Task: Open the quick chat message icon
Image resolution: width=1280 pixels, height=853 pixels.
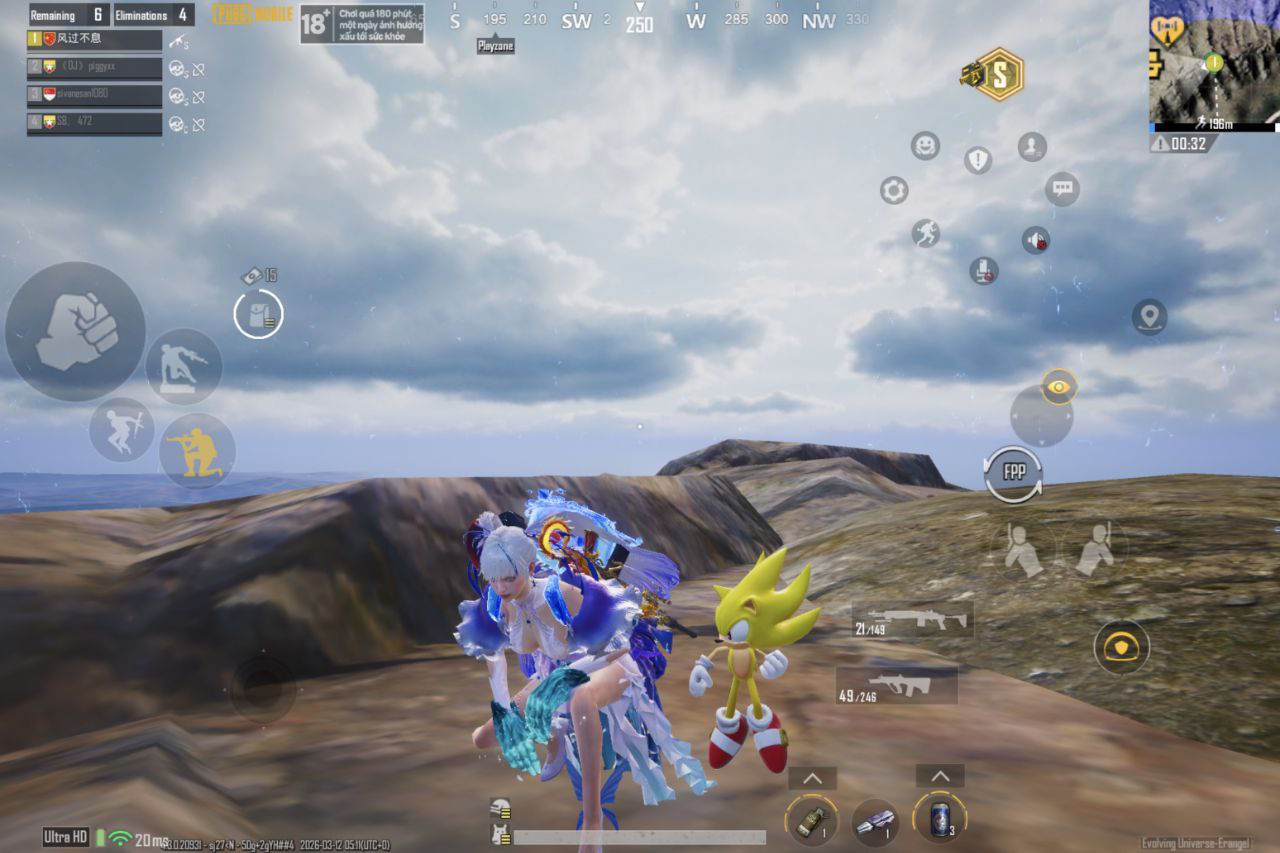Action: [1061, 188]
